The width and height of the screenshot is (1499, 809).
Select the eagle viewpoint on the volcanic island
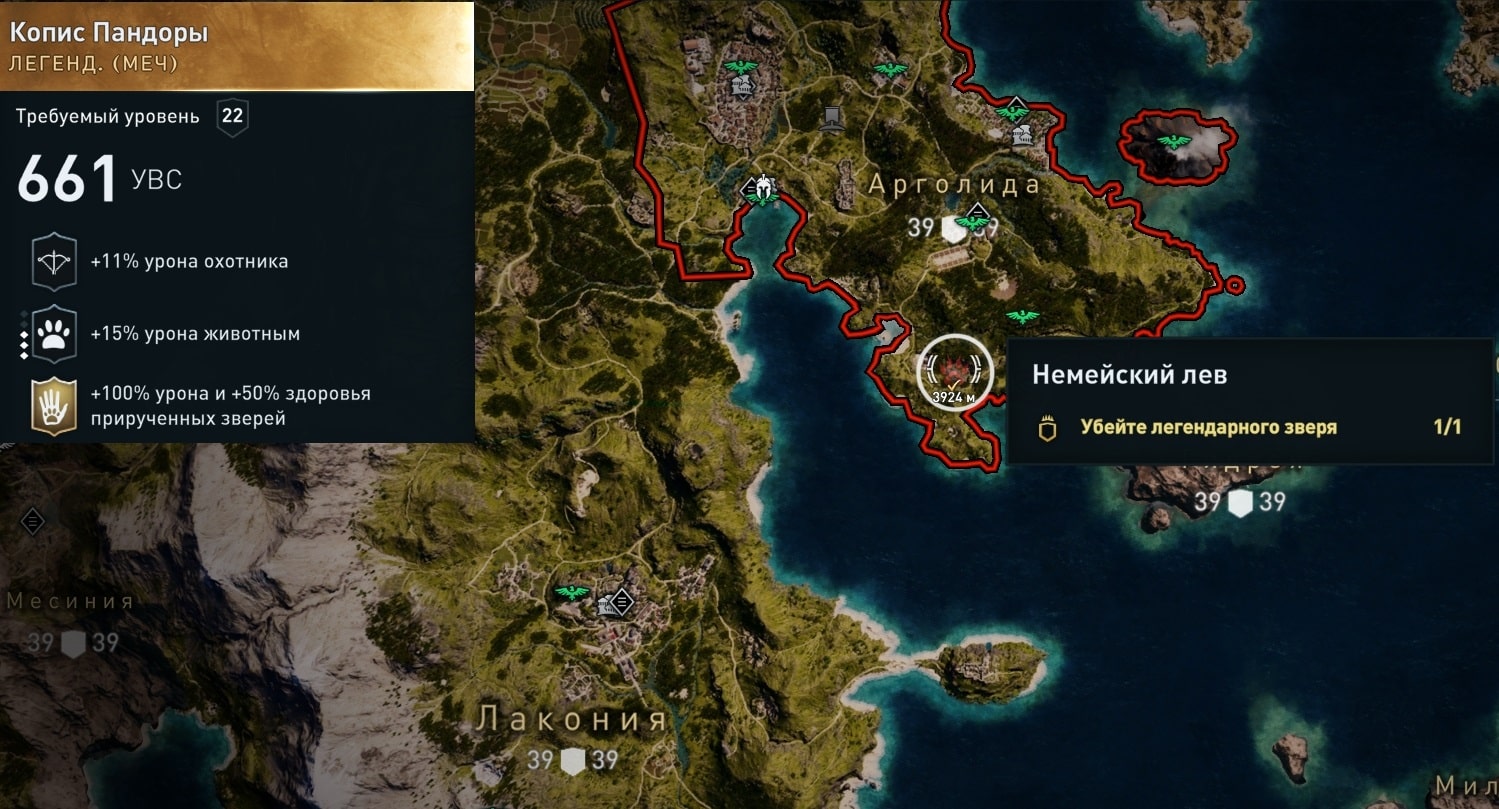pyautogui.click(x=1174, y=142)
